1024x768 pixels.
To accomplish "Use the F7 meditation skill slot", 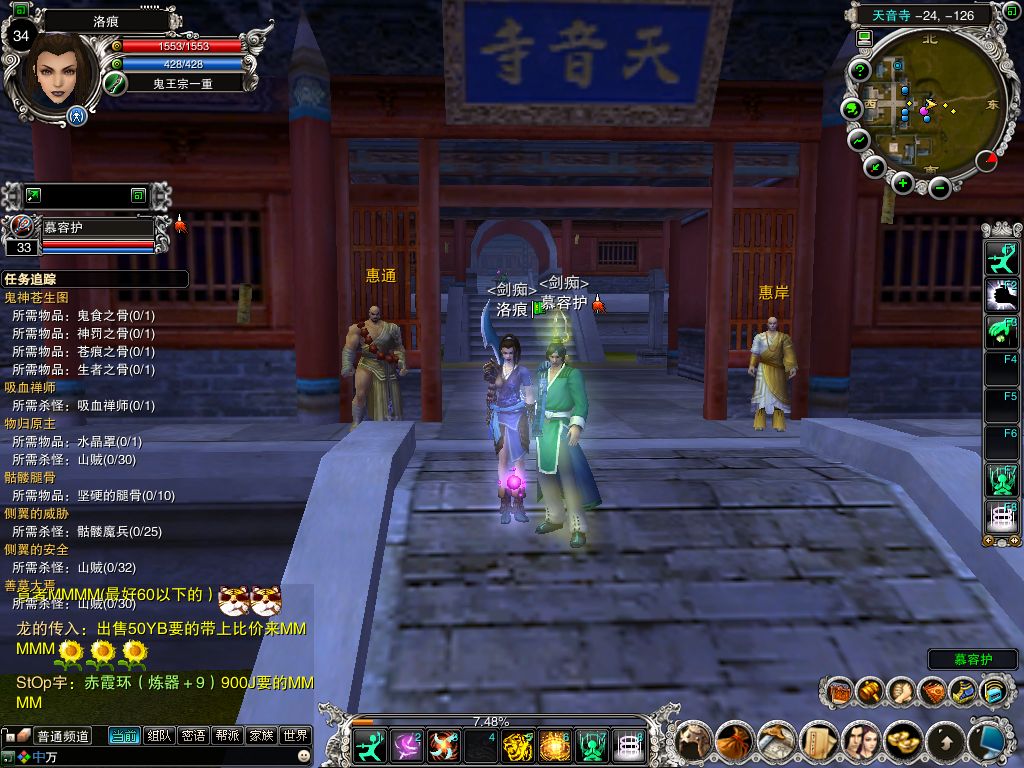I will pos(1001,479).
